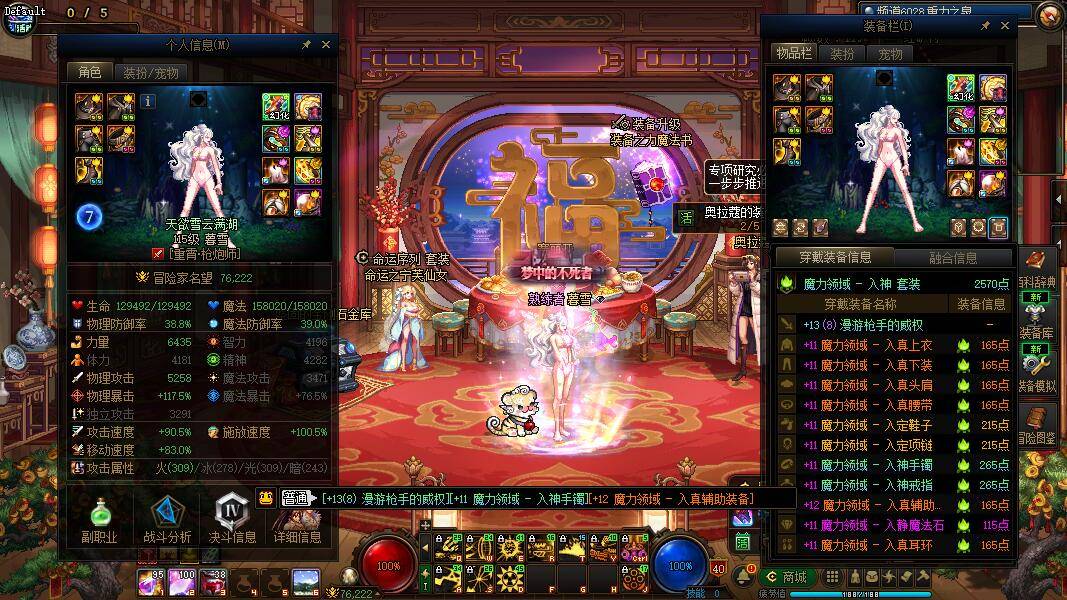Pin the 个人信息 window

(306, 45)
